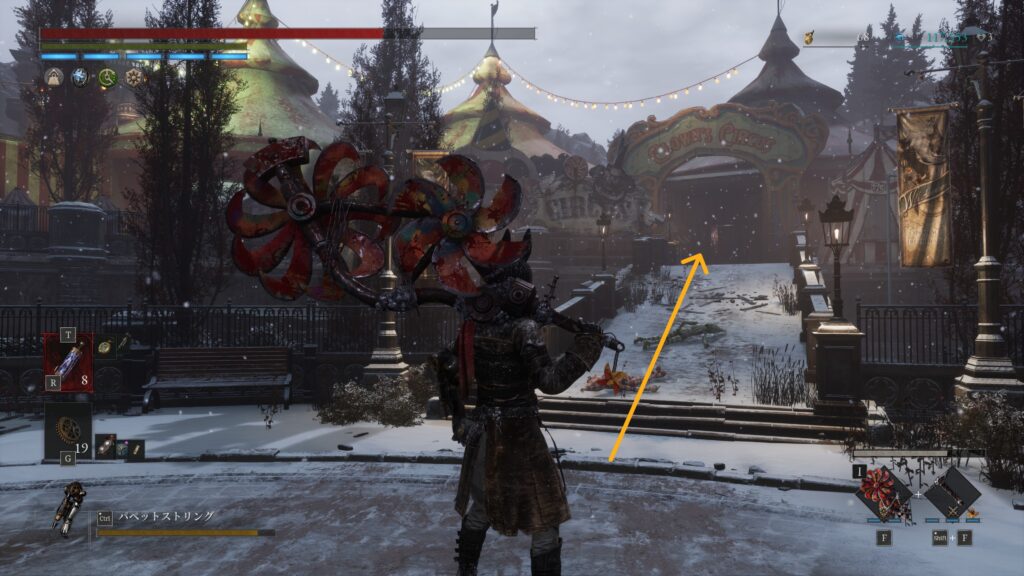The image size is (1024, 576).
Task: Select the gear cog item slot
Action: [x=68, y=428]
